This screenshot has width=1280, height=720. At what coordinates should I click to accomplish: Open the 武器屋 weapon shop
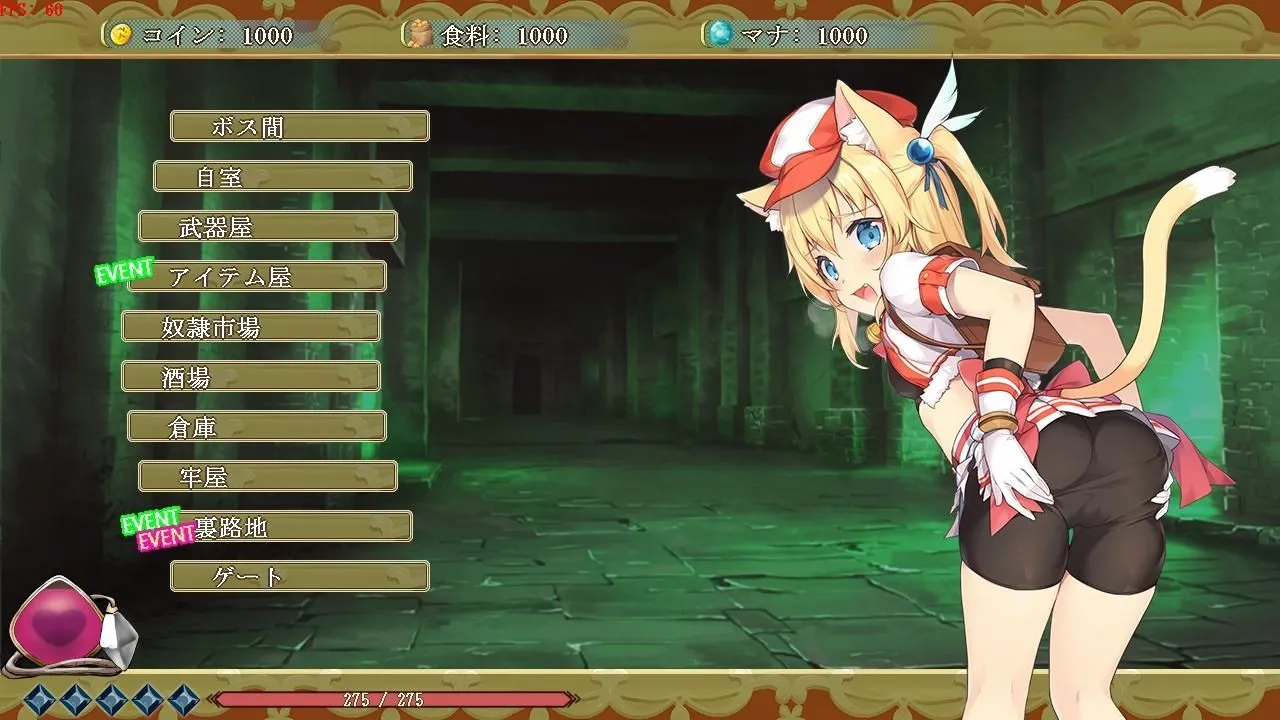tap(267, 226)
